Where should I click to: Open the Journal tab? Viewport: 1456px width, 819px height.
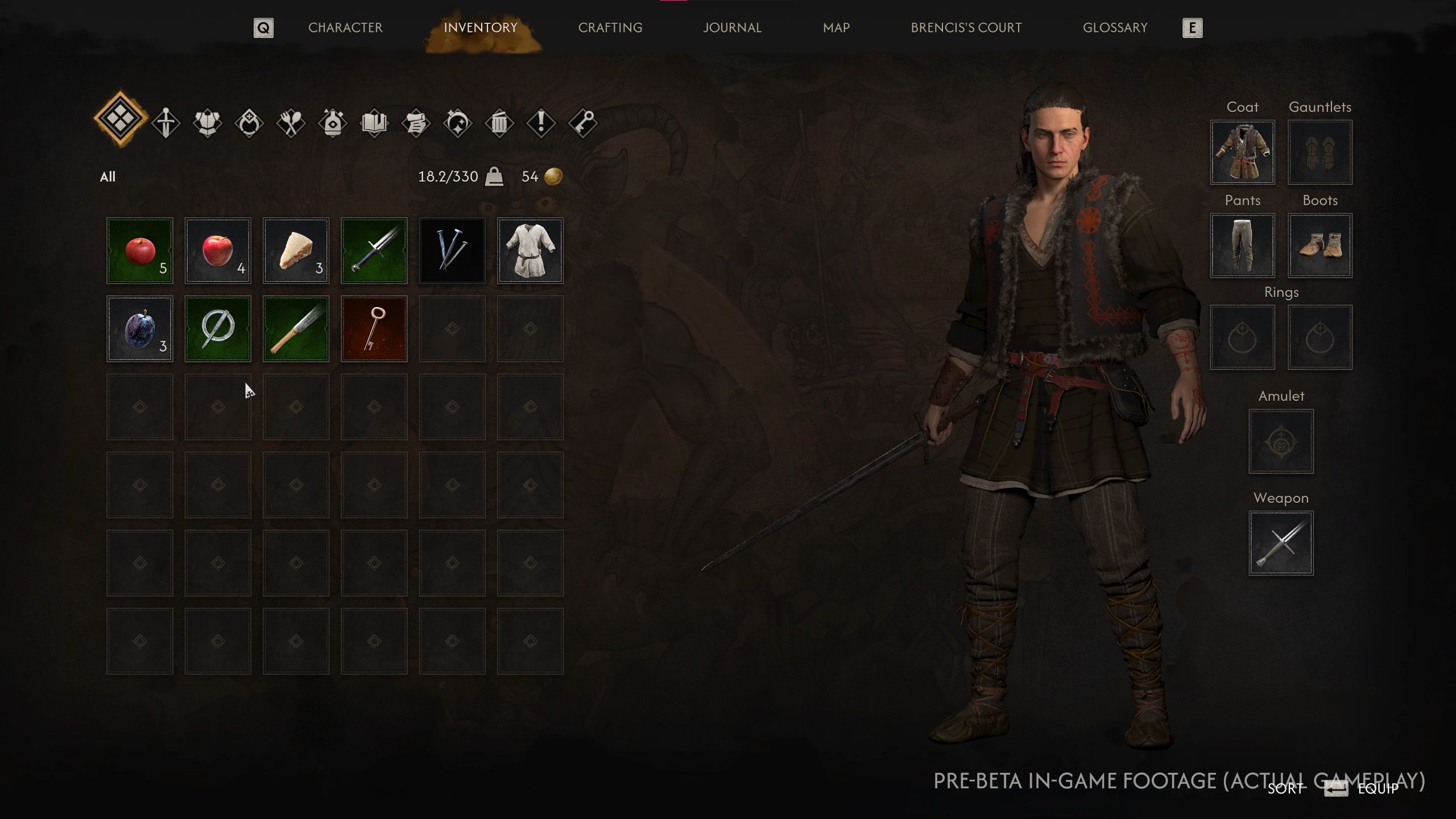pos(732,28)
